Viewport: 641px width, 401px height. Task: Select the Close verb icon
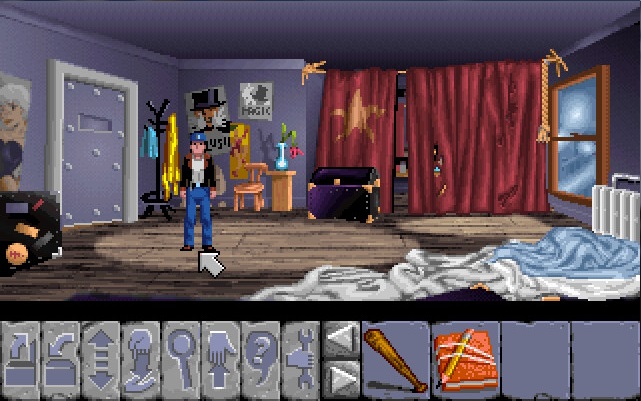[62, 358]
